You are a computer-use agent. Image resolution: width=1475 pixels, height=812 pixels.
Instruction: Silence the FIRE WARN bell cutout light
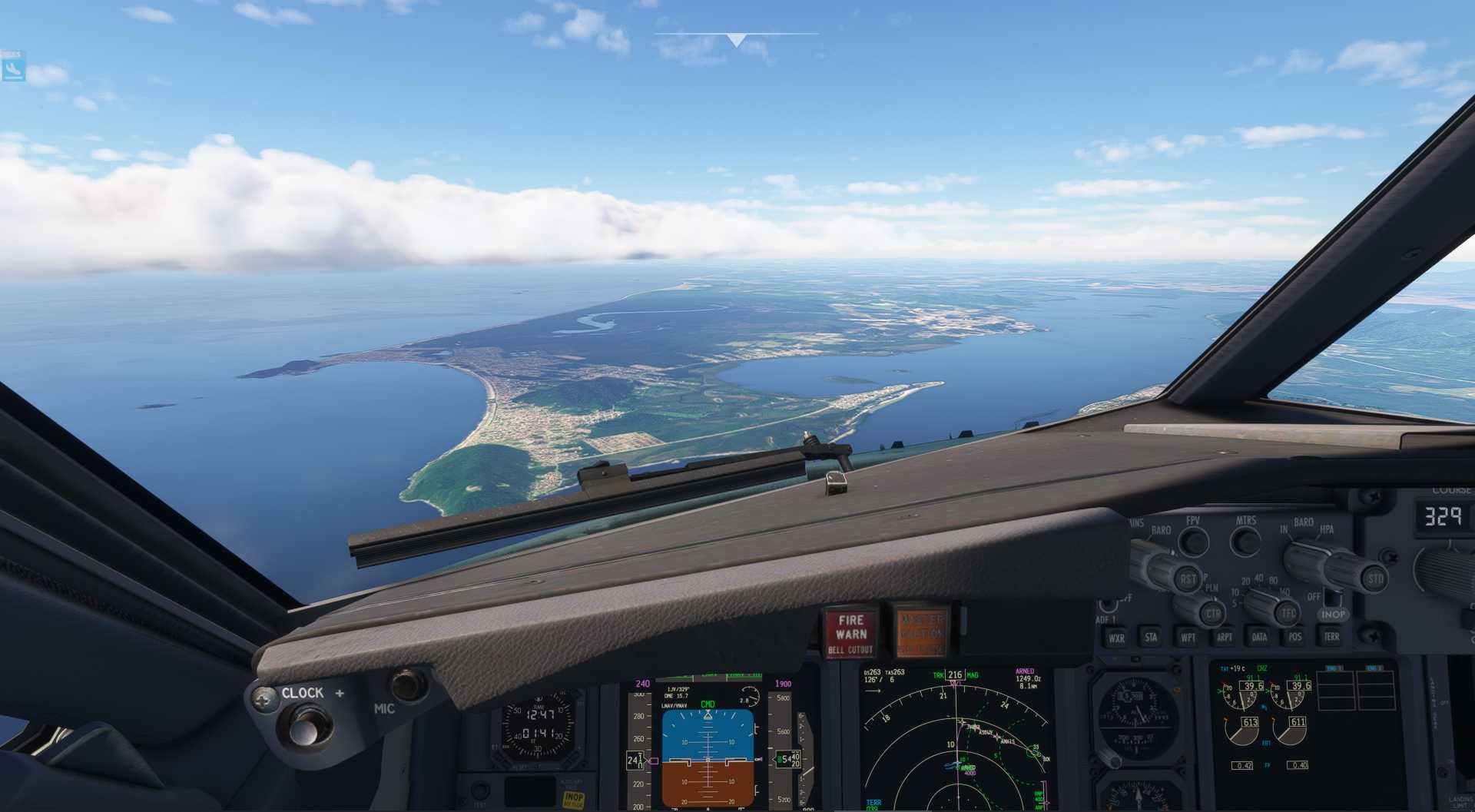click(x=850, y=633)
